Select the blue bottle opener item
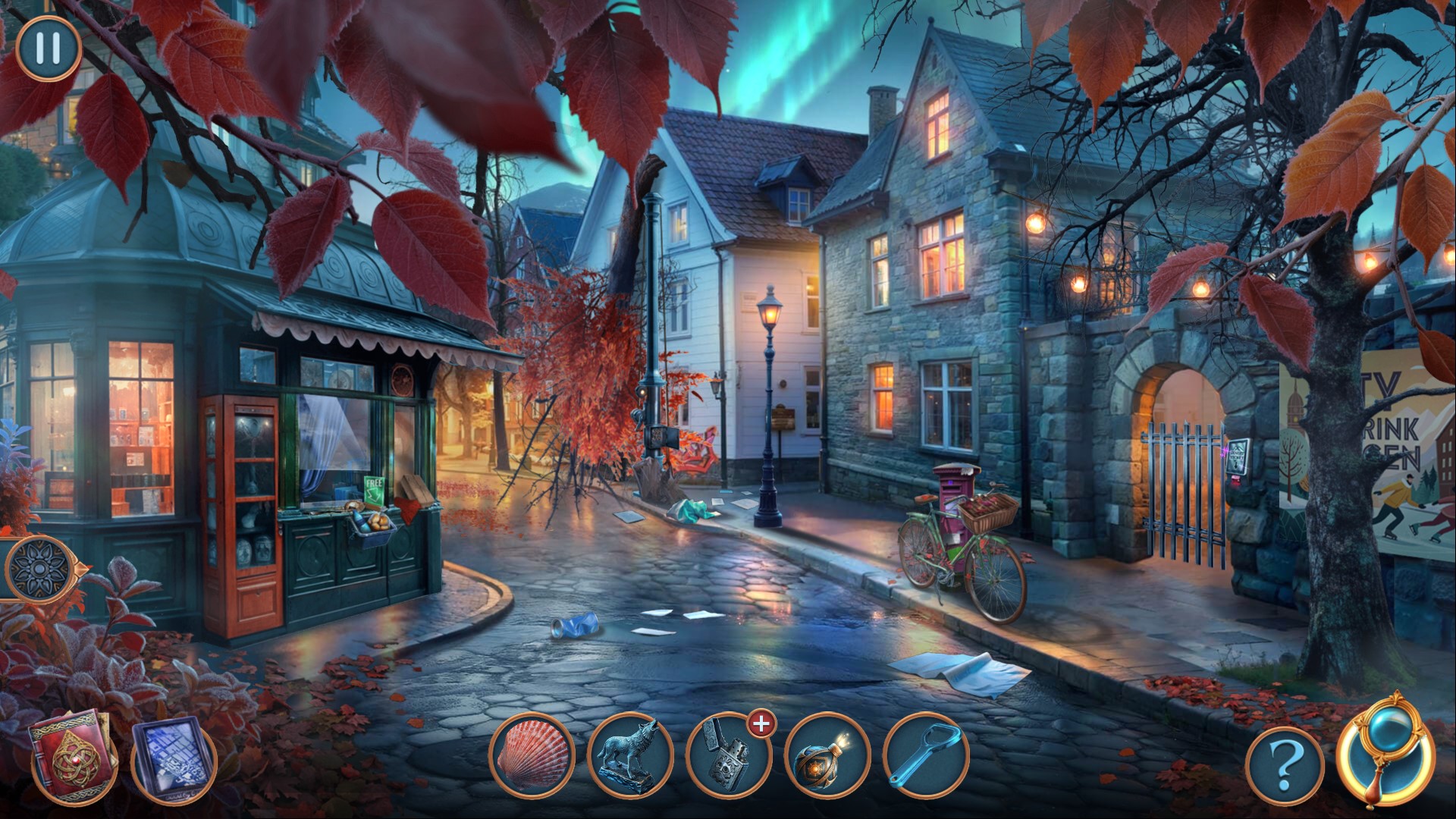The height and width of the screenshot is (819, 1456). coord(926,756)
